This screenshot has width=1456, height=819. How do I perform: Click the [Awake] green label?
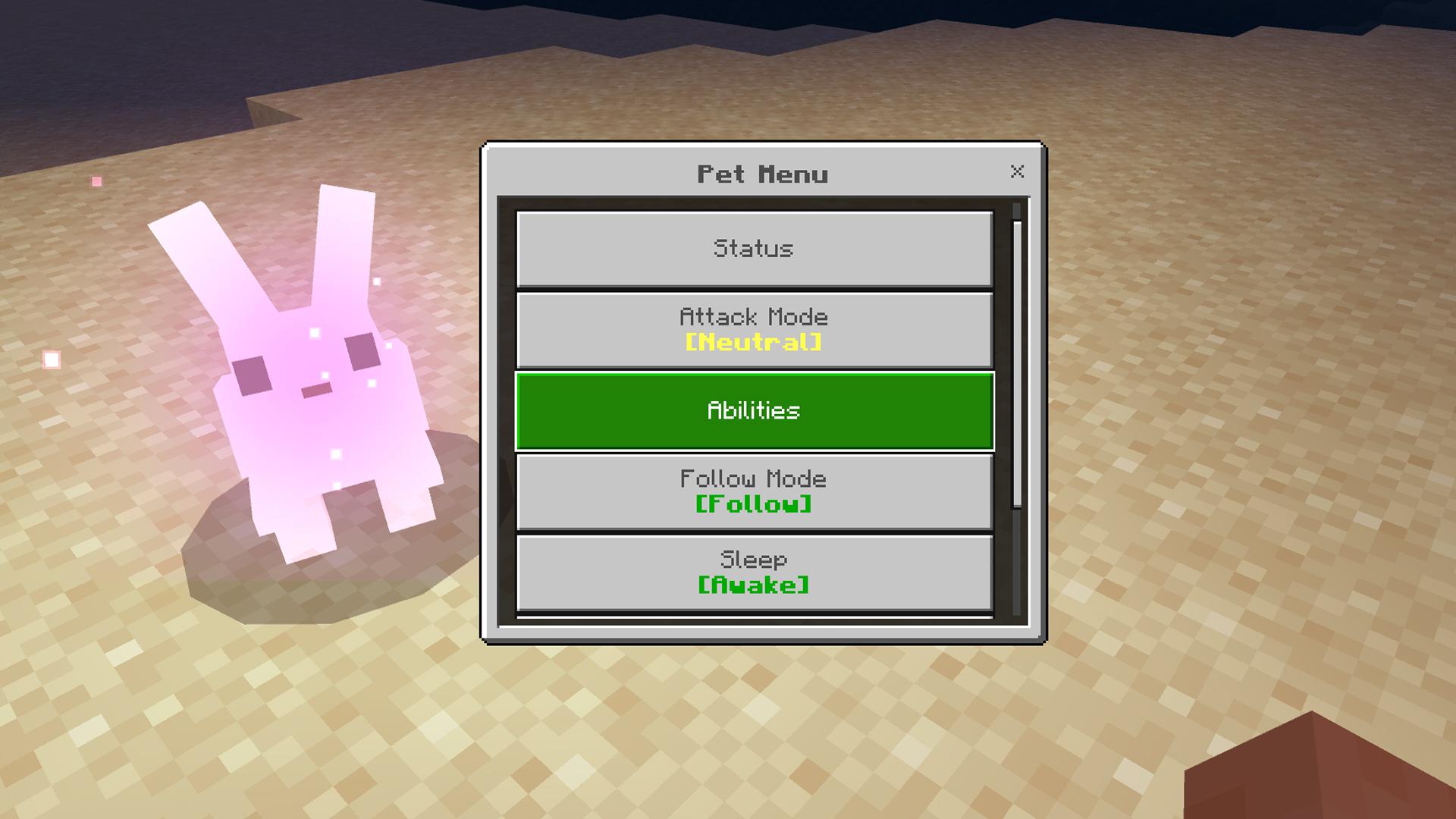[755, 585]
